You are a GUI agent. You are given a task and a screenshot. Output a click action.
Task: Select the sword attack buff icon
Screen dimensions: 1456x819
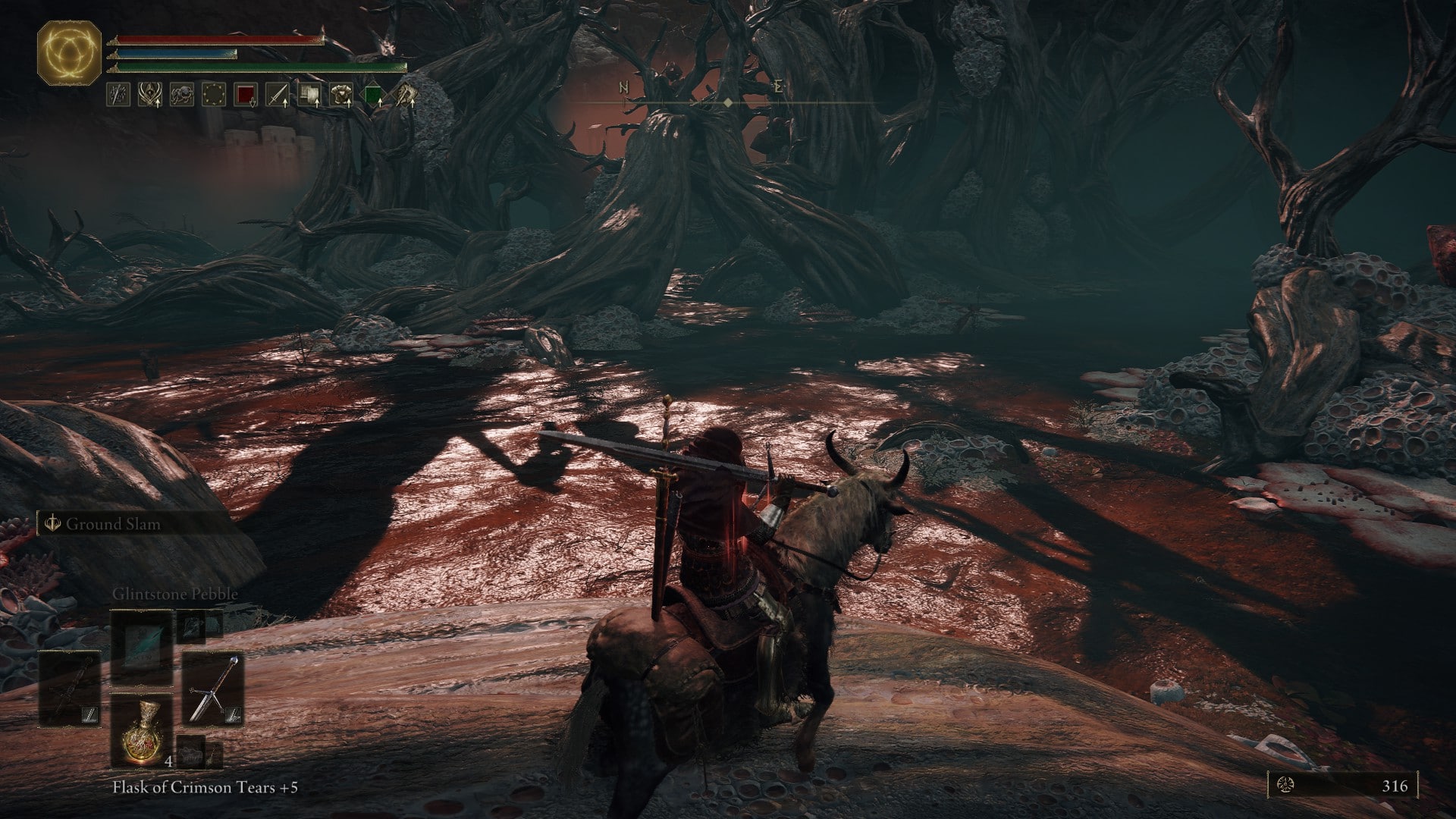coord(278,94)
